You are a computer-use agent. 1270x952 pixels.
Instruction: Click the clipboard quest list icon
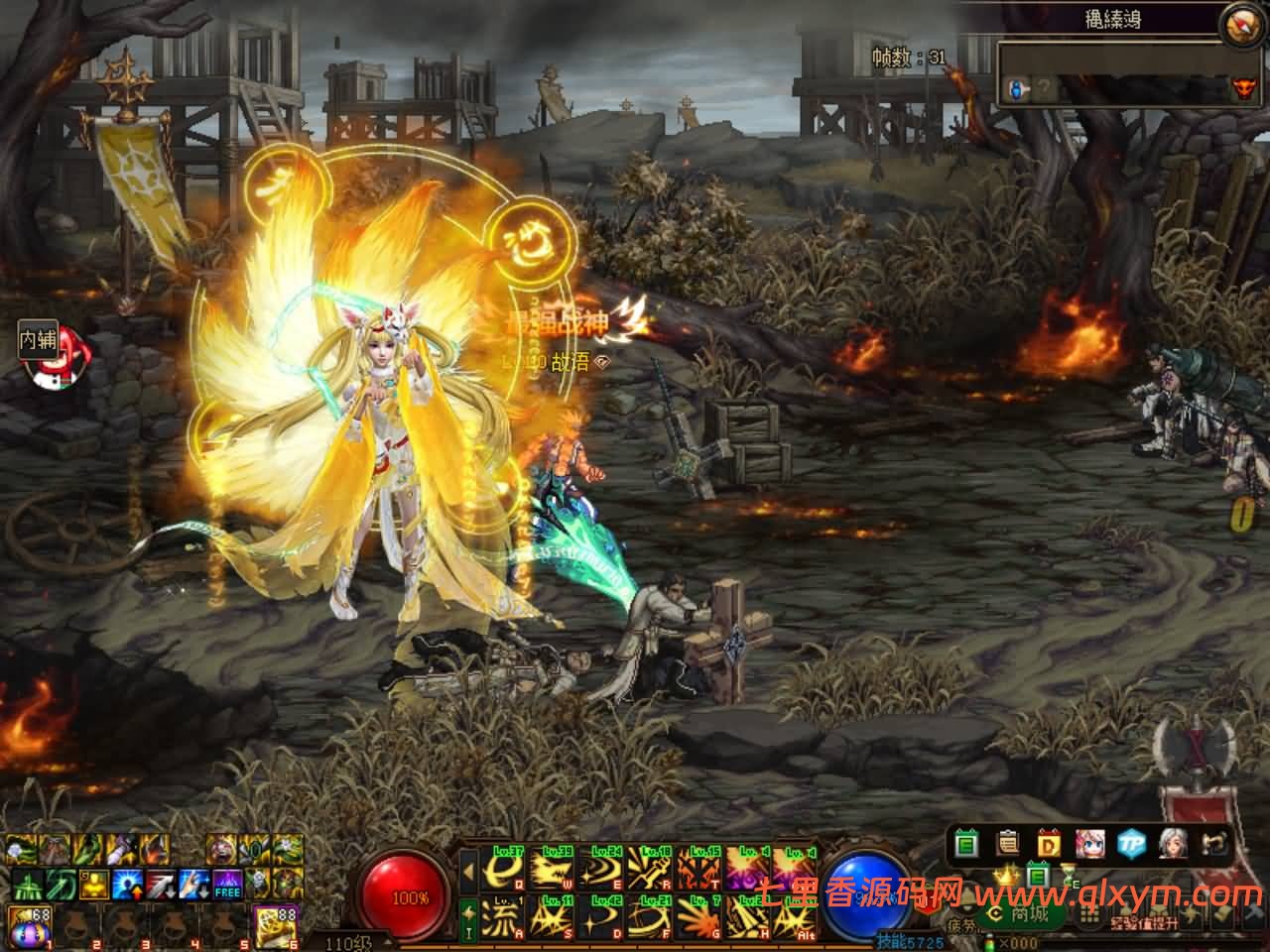pyautogui.click(x=1009, y=844)
